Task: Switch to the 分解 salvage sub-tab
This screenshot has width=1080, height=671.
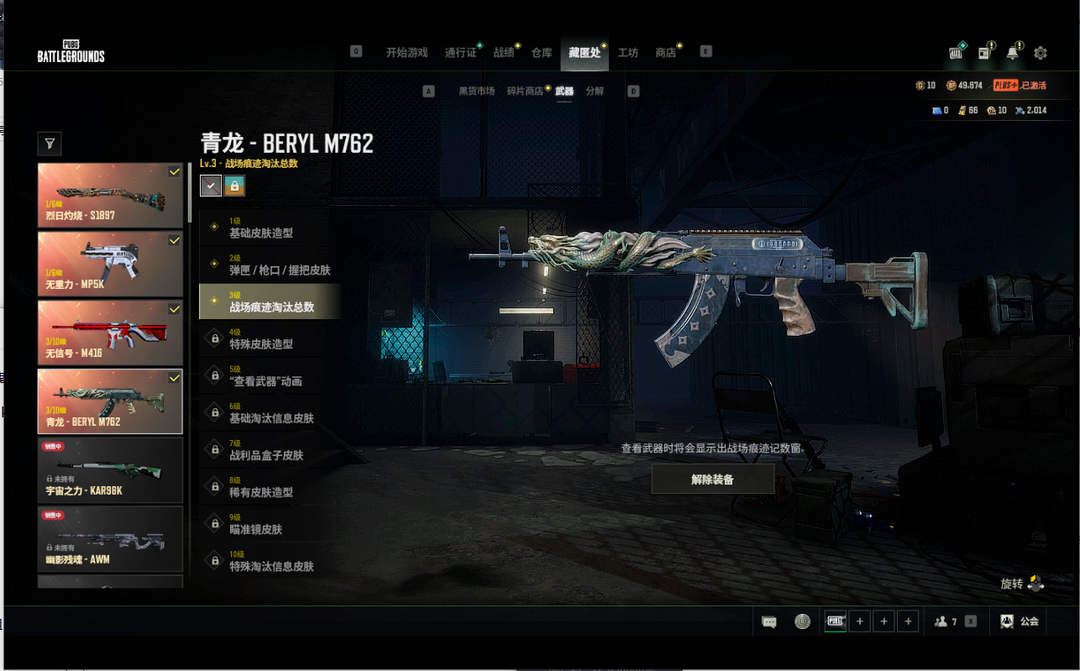Action: click(595, 91)
